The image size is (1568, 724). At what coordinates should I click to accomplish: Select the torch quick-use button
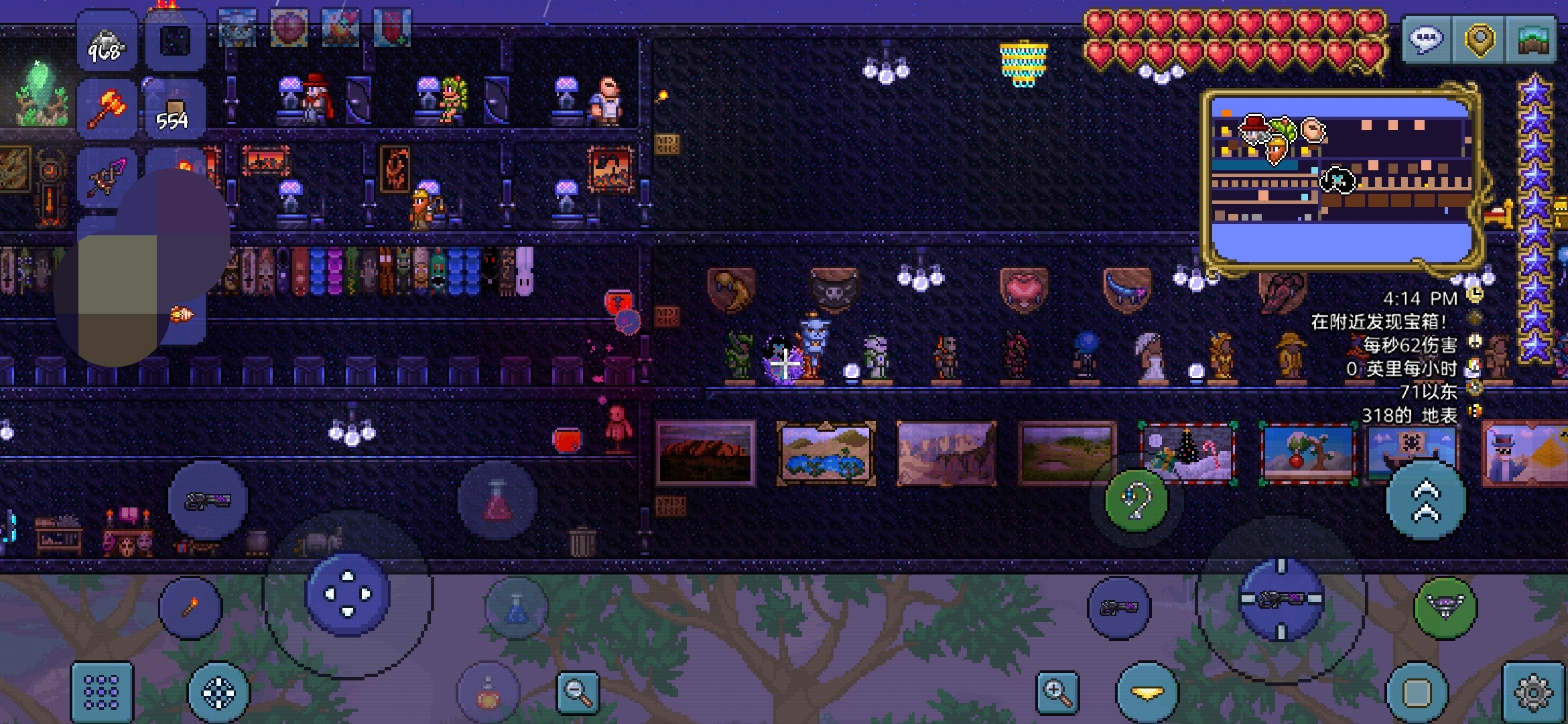pos(190,607)
